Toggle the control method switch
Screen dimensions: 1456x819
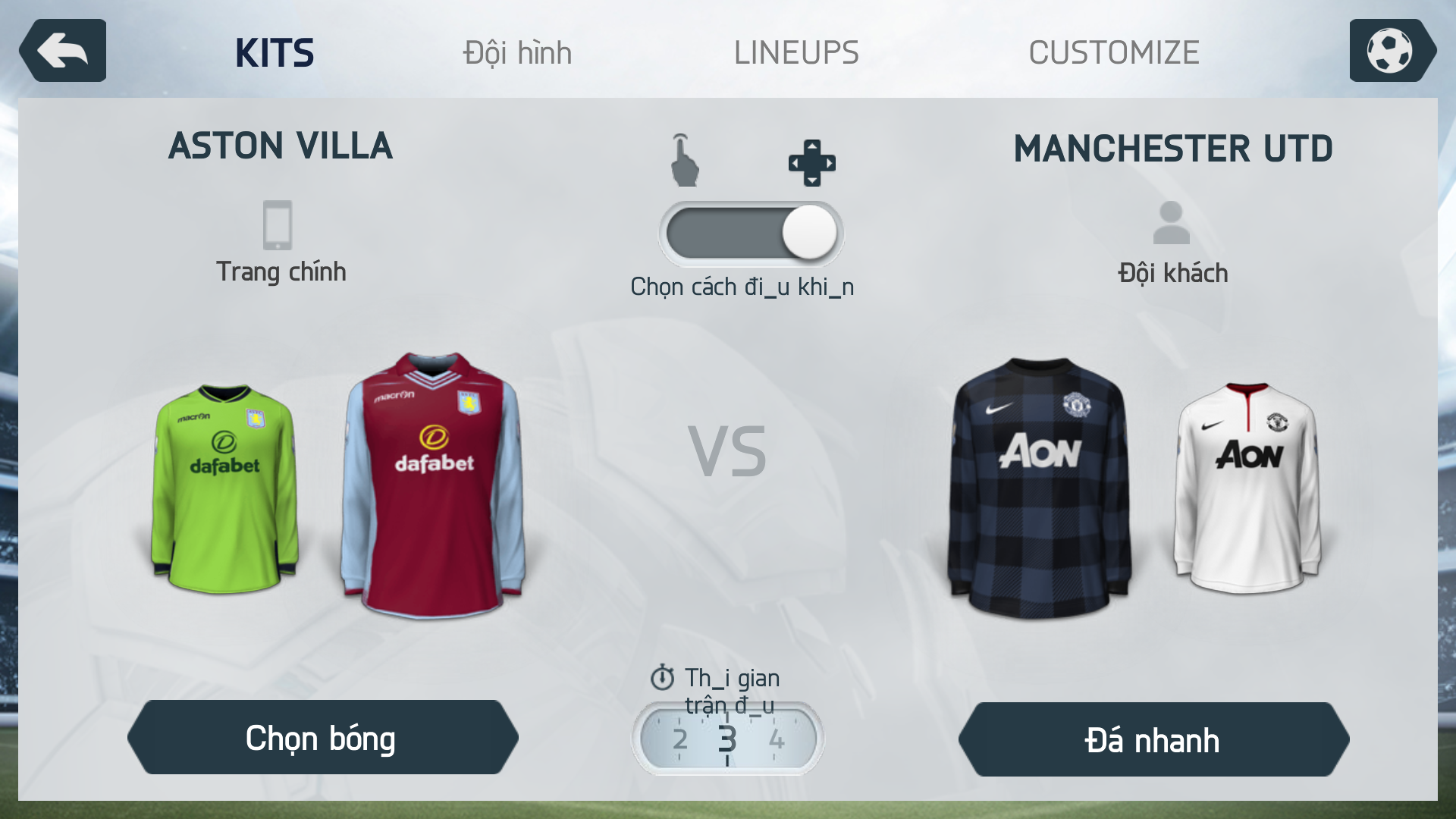click(x=751, y=233)
